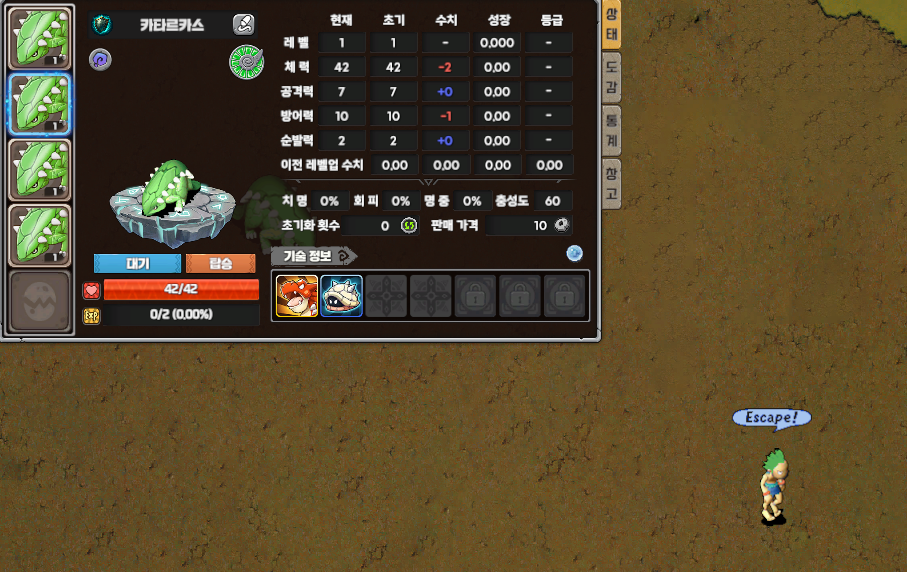Click the green spiral shell icon
The image size is (907, 572).
[x=245, y=61]
